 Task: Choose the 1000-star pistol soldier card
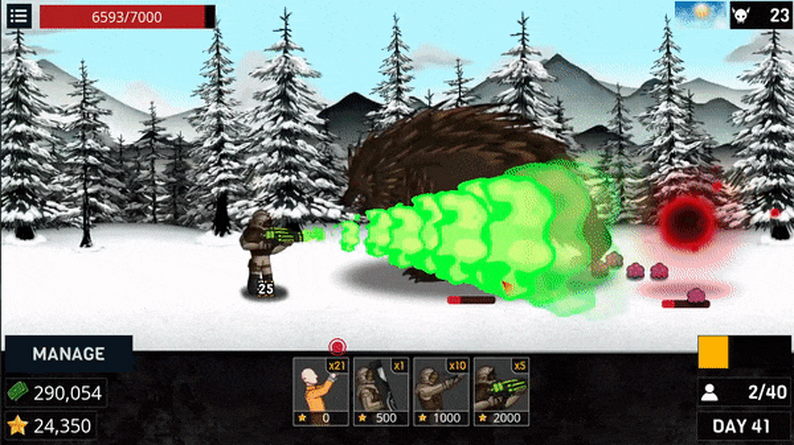(x=440, y=391)
